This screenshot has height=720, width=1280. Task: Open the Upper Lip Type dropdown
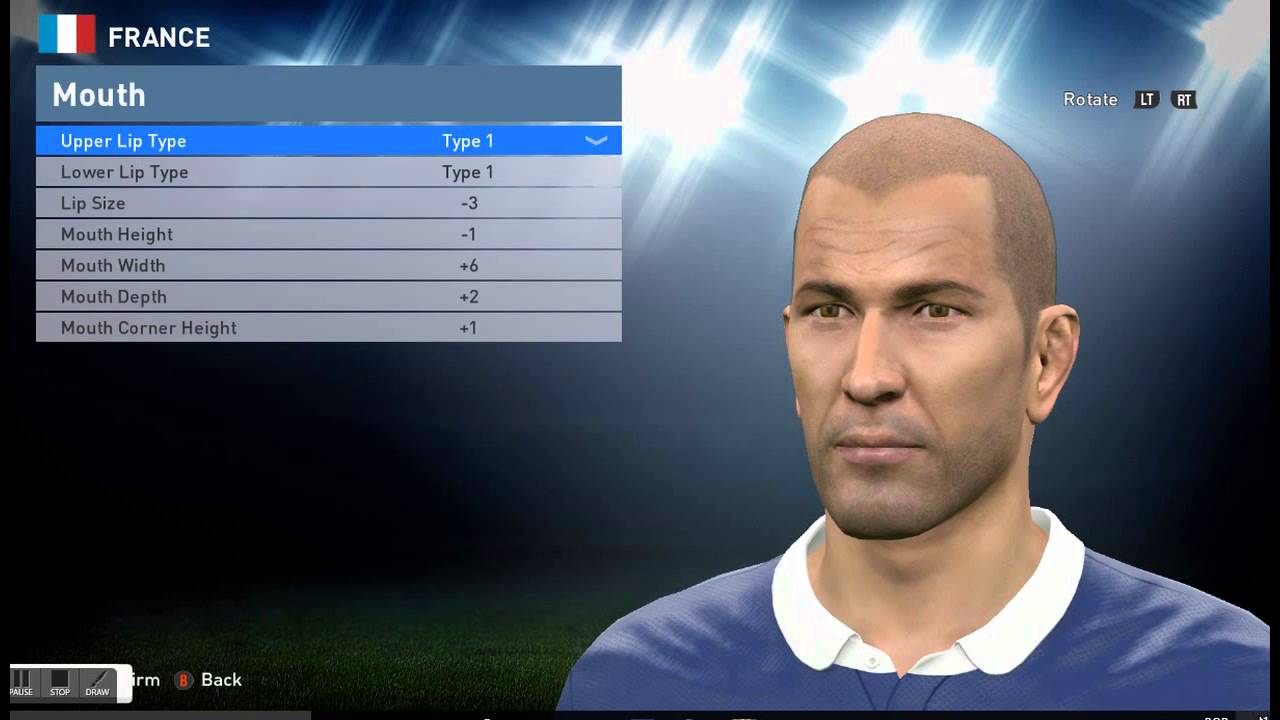click(595, 141)
